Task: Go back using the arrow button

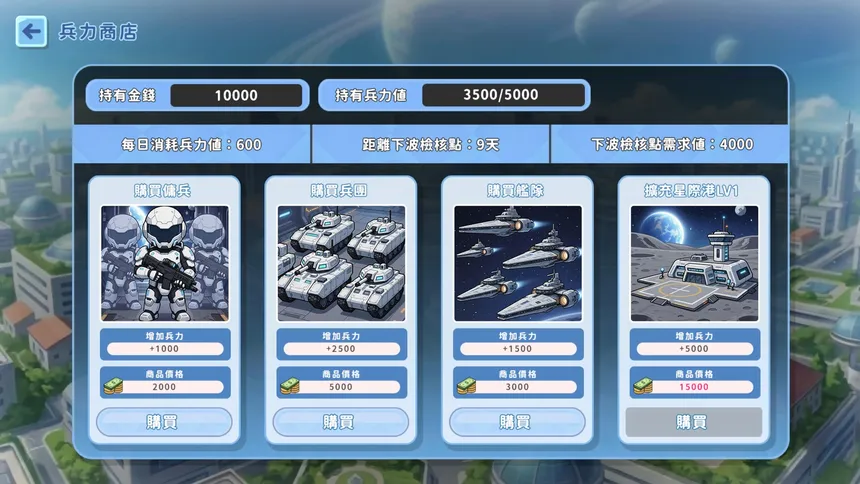Action: point(31,32)
